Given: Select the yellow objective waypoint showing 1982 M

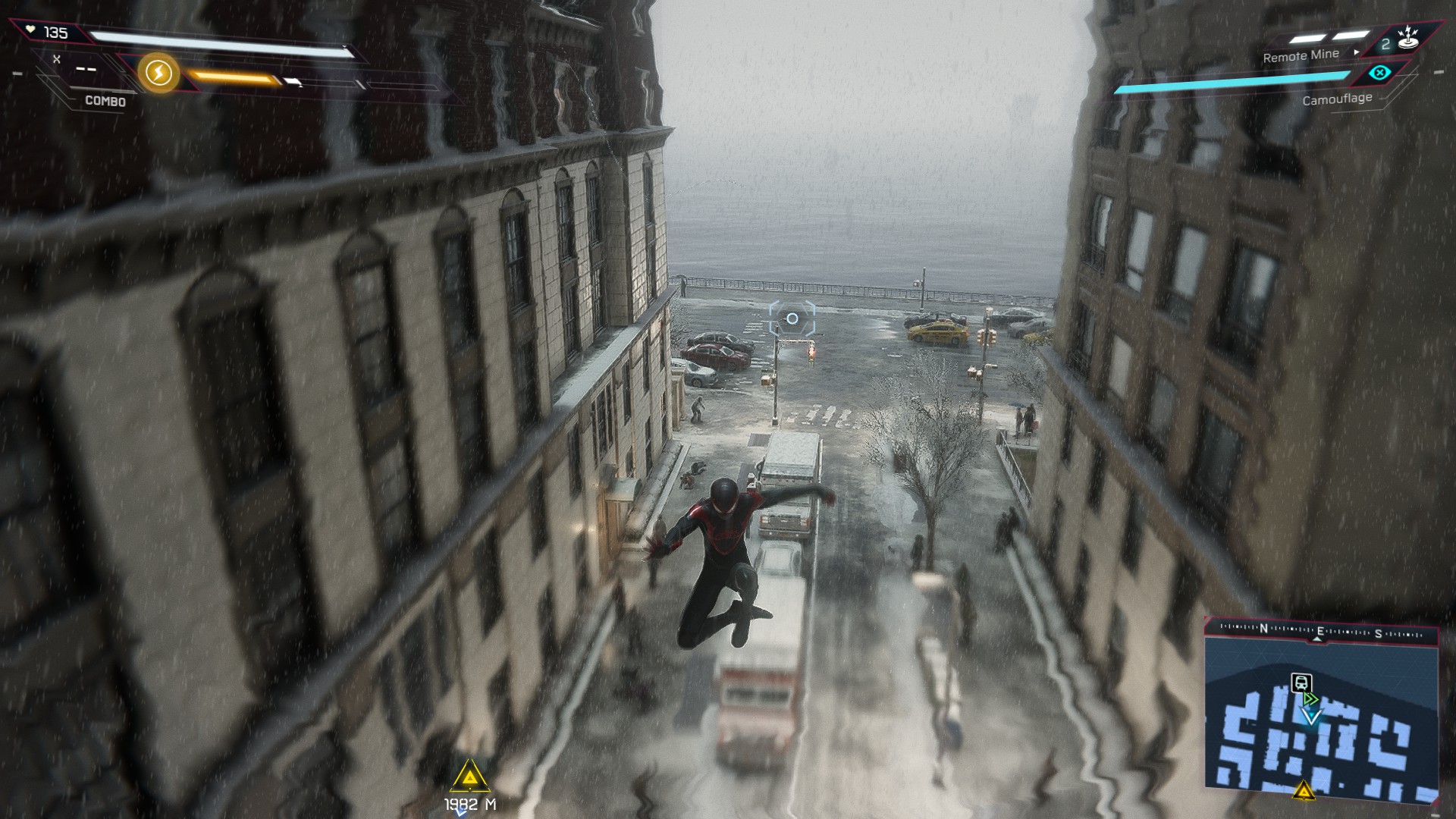Looking at the screenshot, I should [x=470, y=777].
